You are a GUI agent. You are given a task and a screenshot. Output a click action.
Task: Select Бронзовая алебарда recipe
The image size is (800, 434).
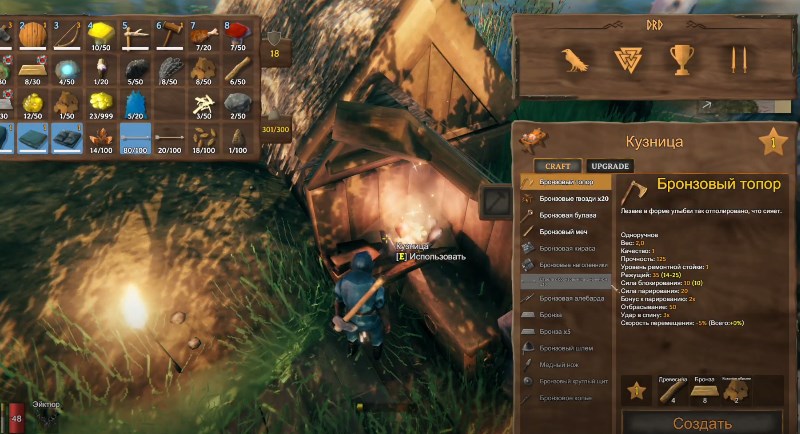[x=567, y=298]
